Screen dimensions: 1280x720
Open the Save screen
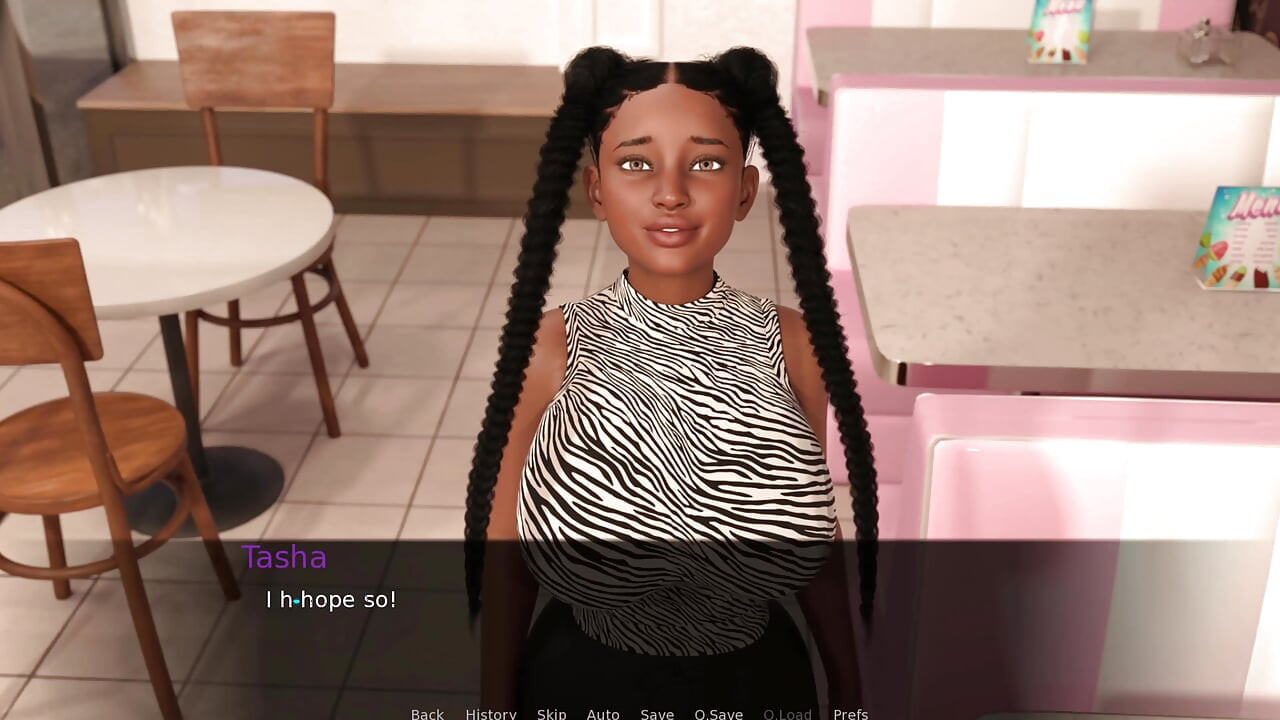tap(657, 713)
